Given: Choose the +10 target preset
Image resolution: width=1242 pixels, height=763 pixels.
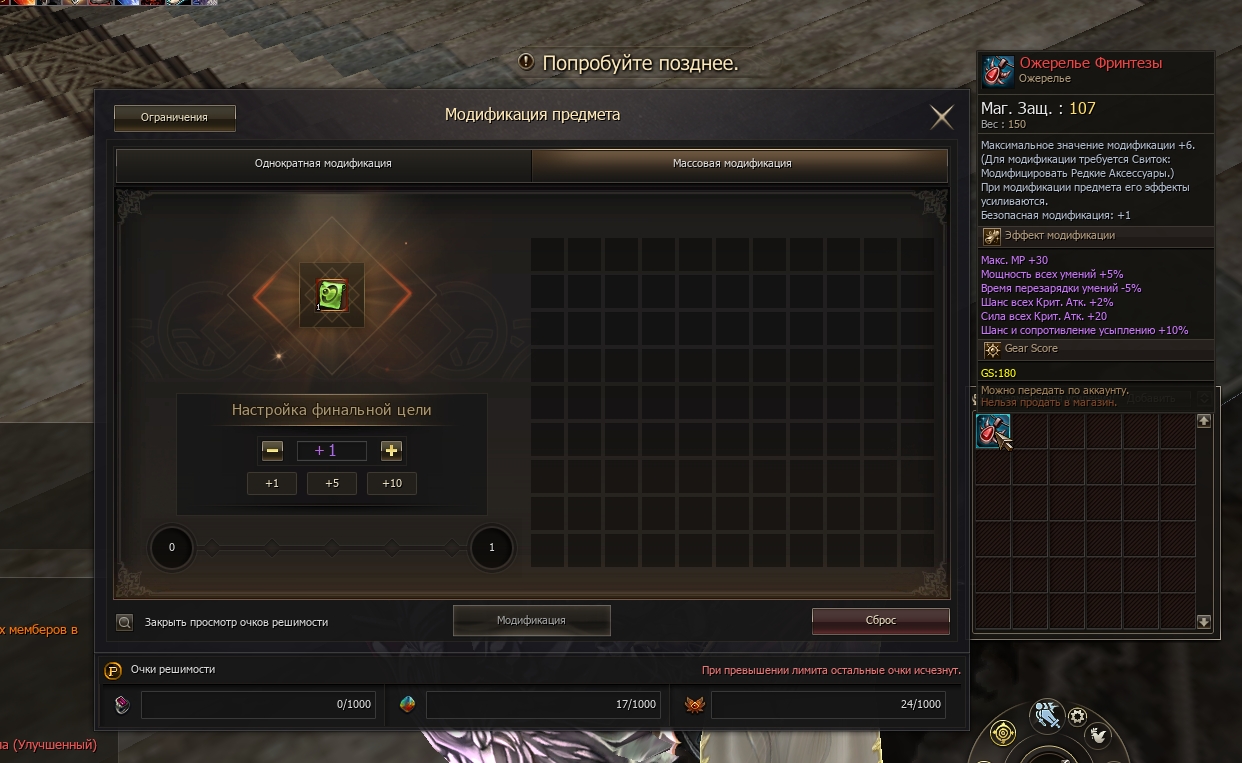Looking at the screenshot, I should pos(391,484).
